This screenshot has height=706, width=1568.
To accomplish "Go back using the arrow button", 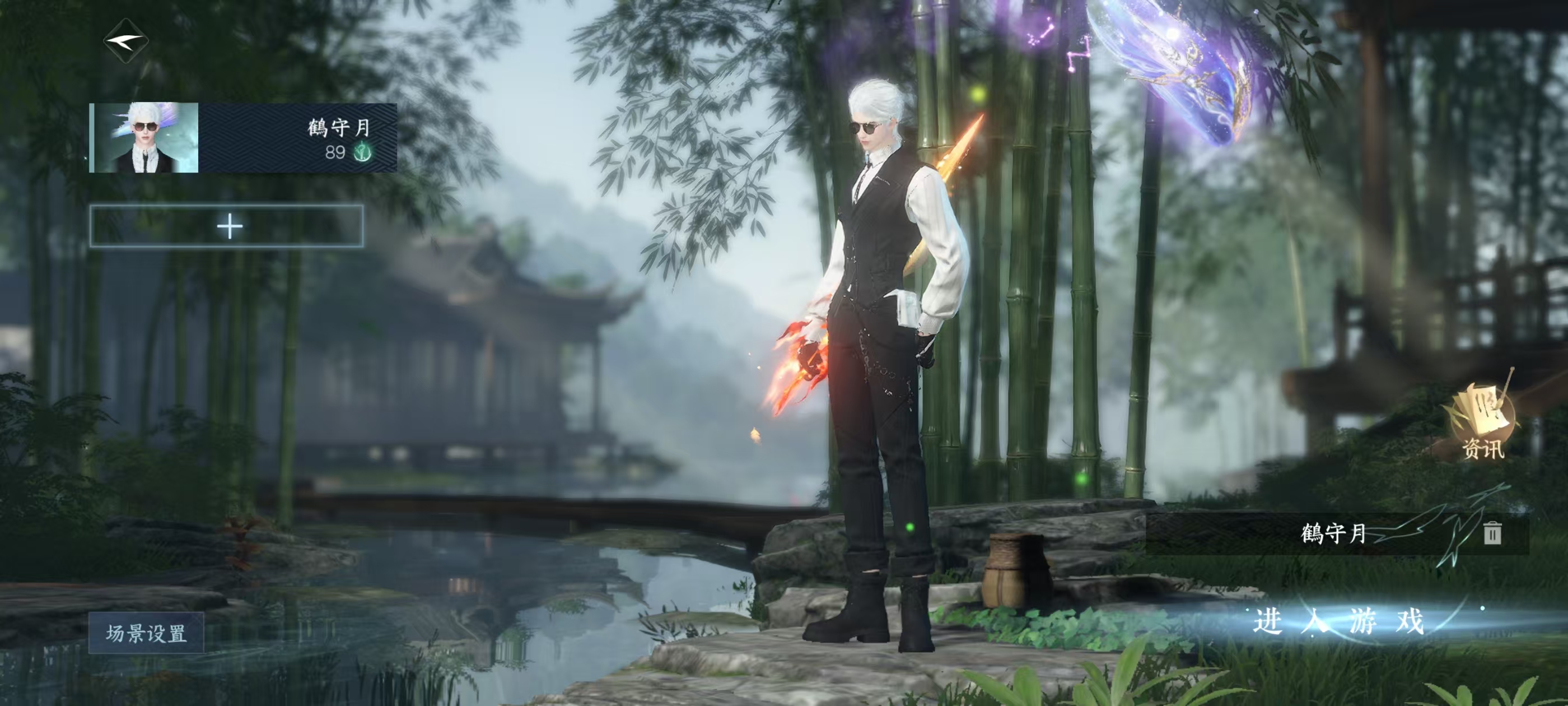I will [x=126, y=42].
